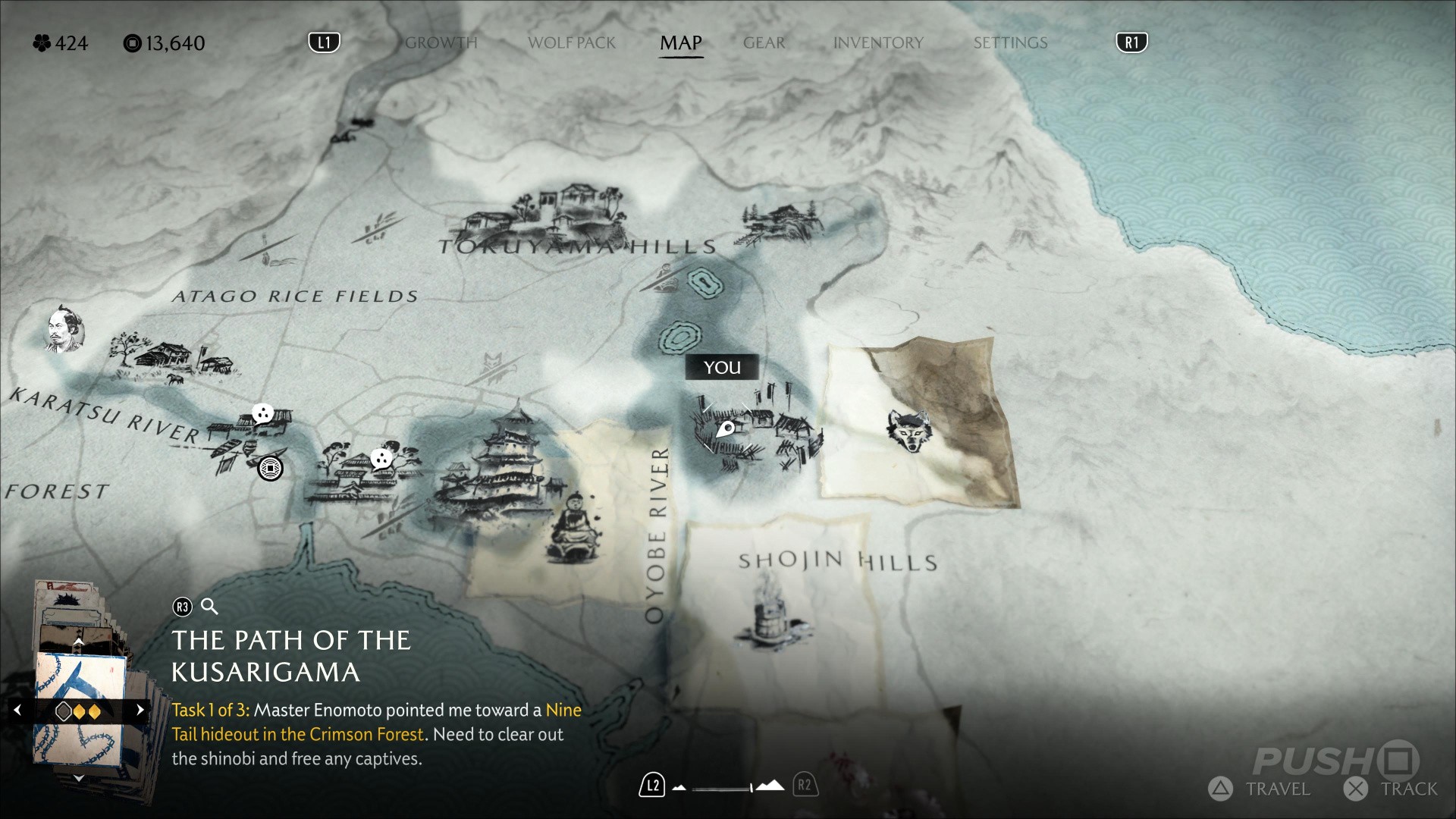Show the previous quest card with left arrow
The height and width of the screenshot is (819, 1456).
(x=18, y=711)
